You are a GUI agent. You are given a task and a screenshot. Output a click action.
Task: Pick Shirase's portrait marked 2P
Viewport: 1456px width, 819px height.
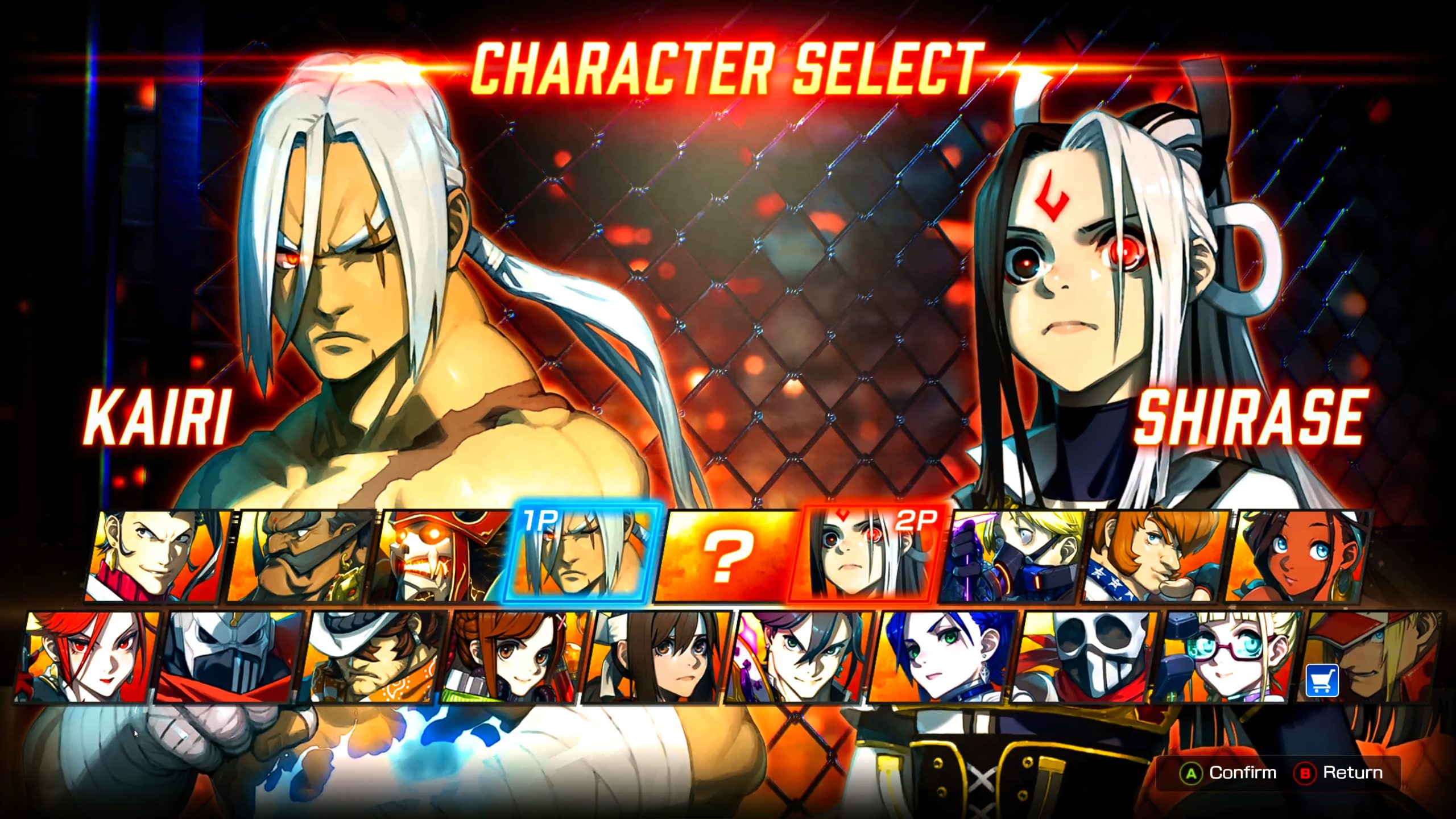(864, 555)
